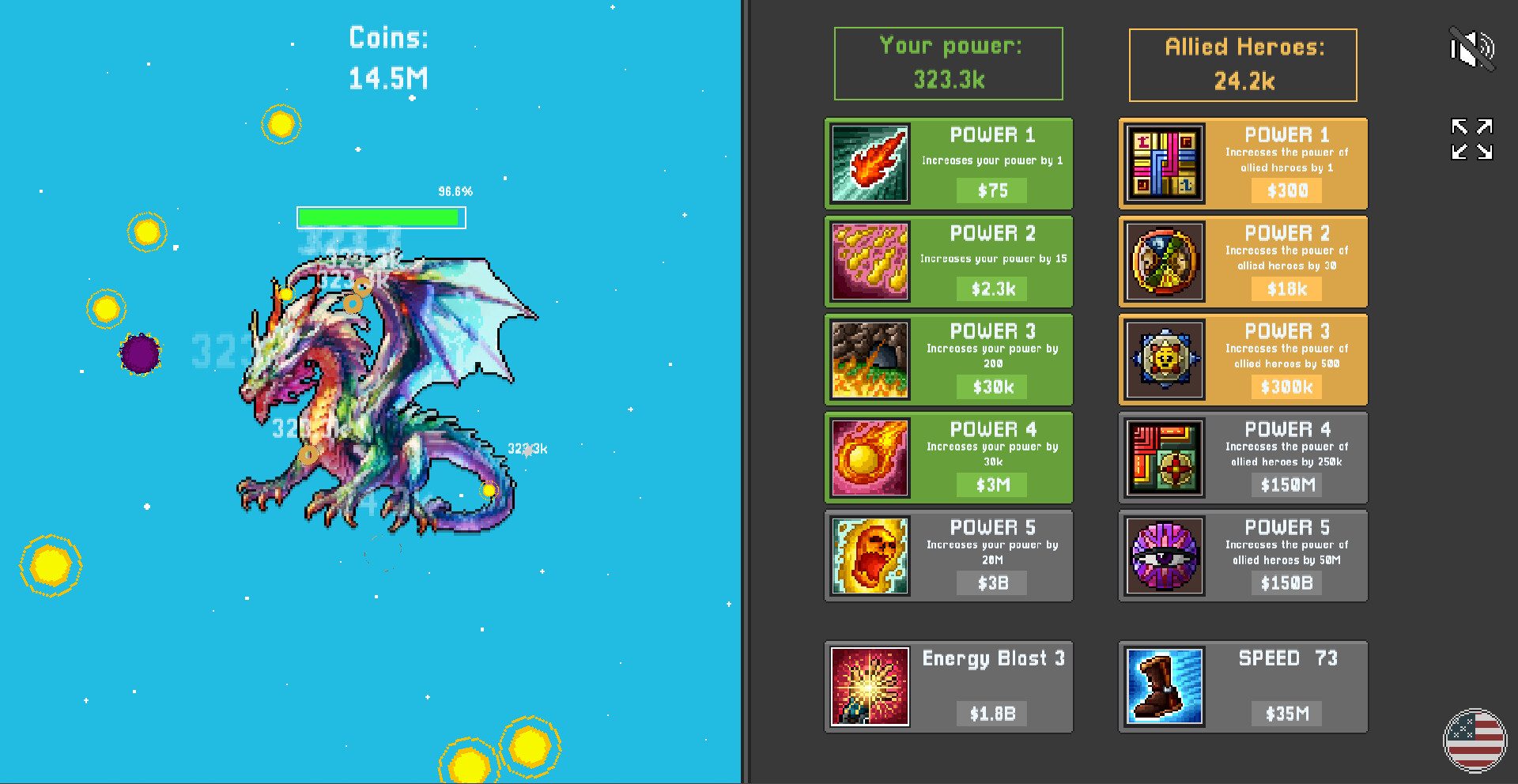This screenshot has height=784, width=1518.
Task: Click the Power 4 meteor icon
Action: [869, 458]
